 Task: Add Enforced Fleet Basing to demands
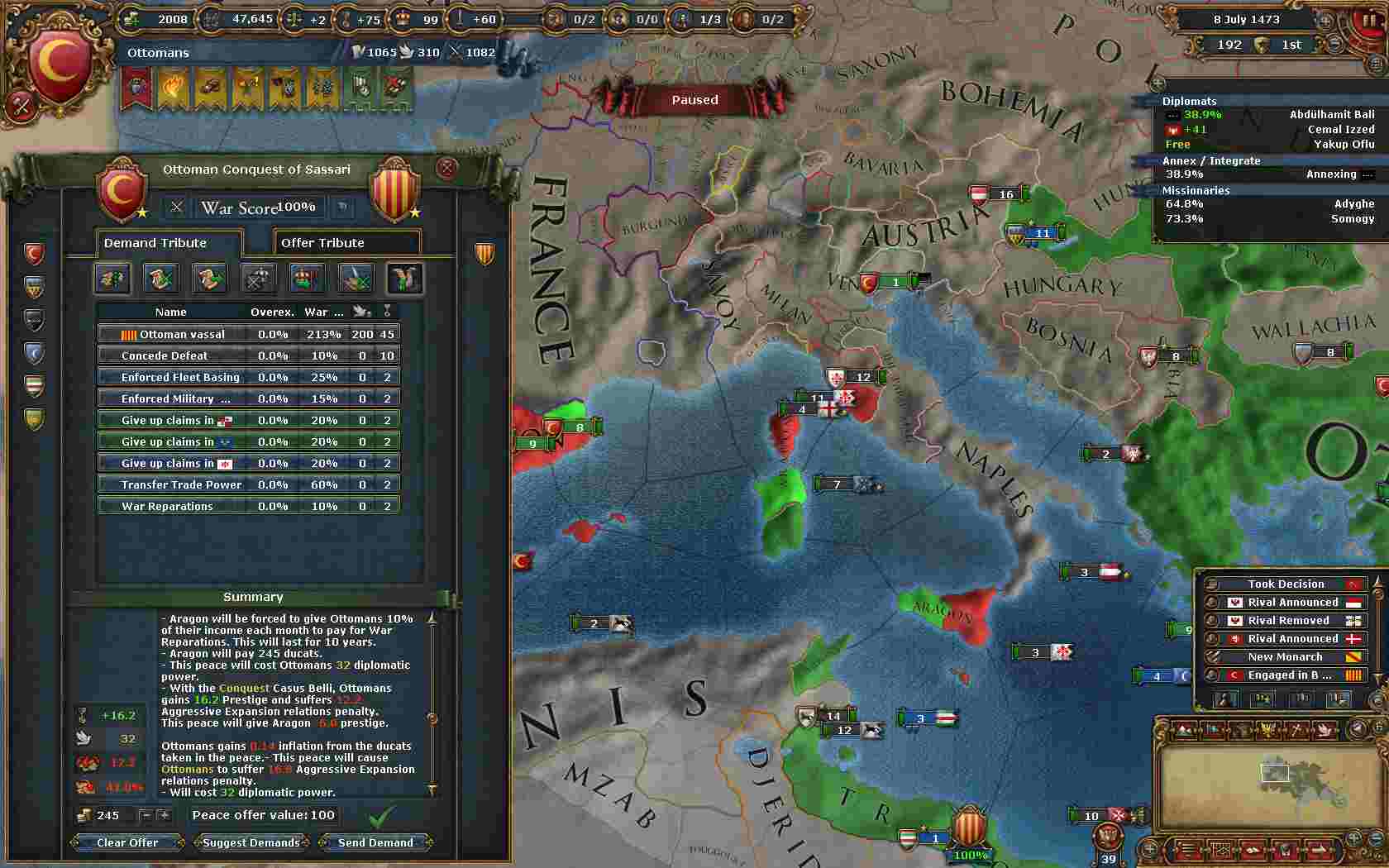[x=248, y=377]
